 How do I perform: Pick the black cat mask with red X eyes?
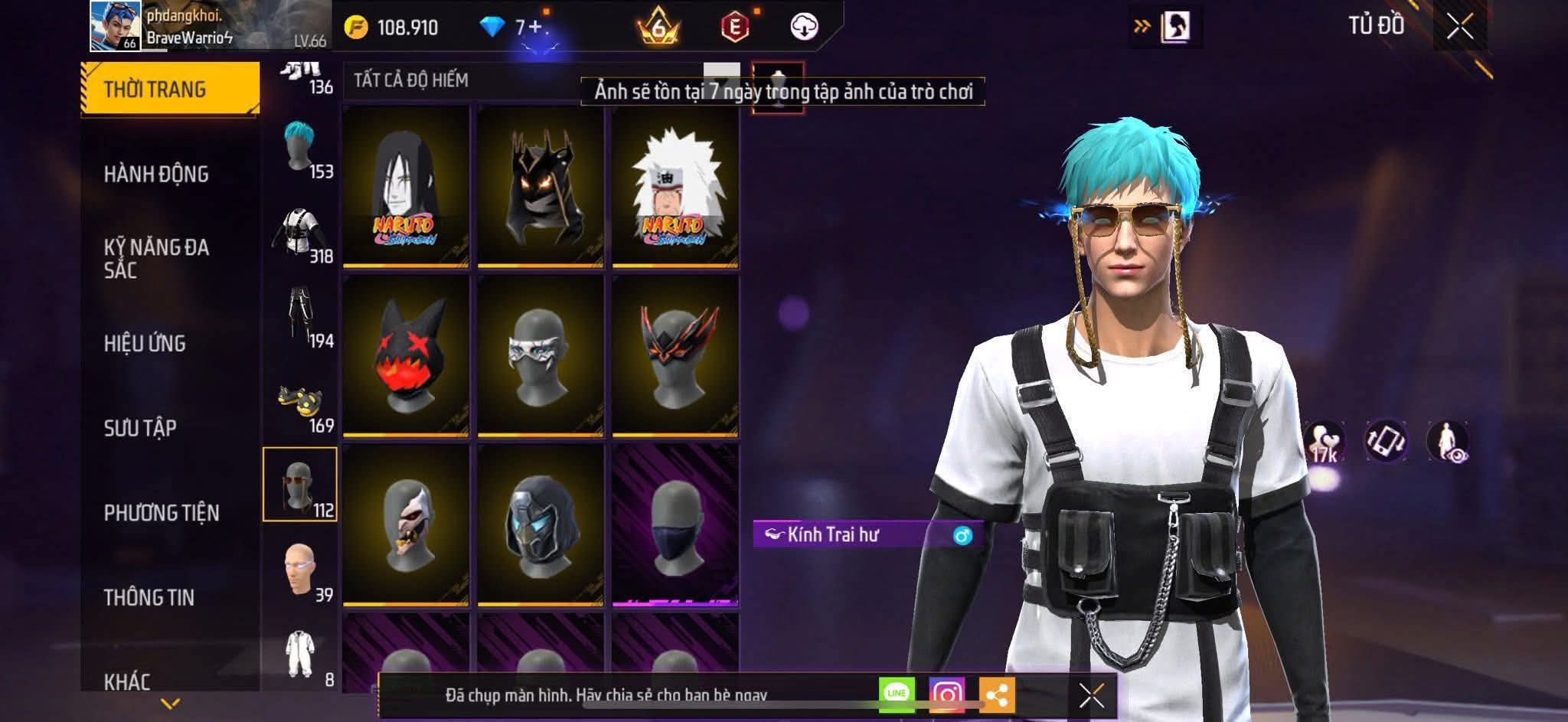406,356
